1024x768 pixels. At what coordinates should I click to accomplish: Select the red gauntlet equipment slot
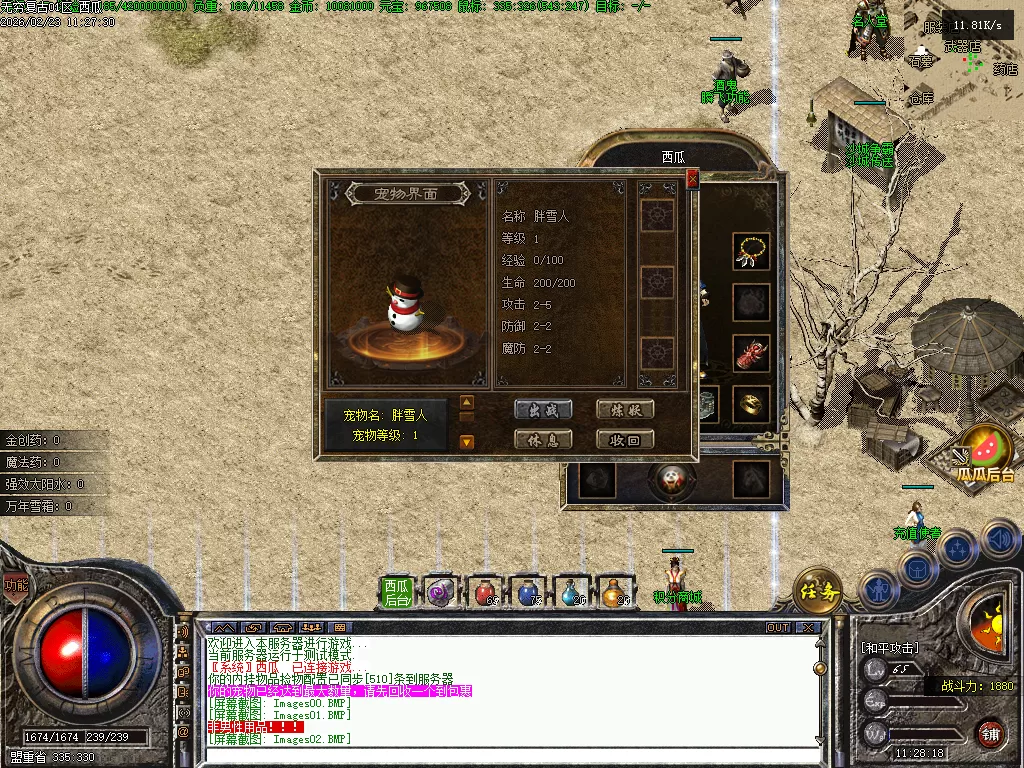(751, 353)
